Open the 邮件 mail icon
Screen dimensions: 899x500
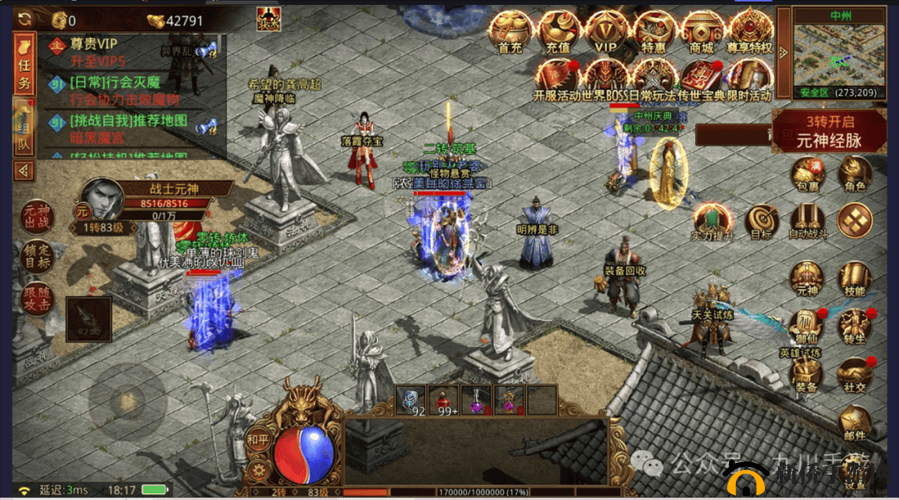[x=853, y=423]
